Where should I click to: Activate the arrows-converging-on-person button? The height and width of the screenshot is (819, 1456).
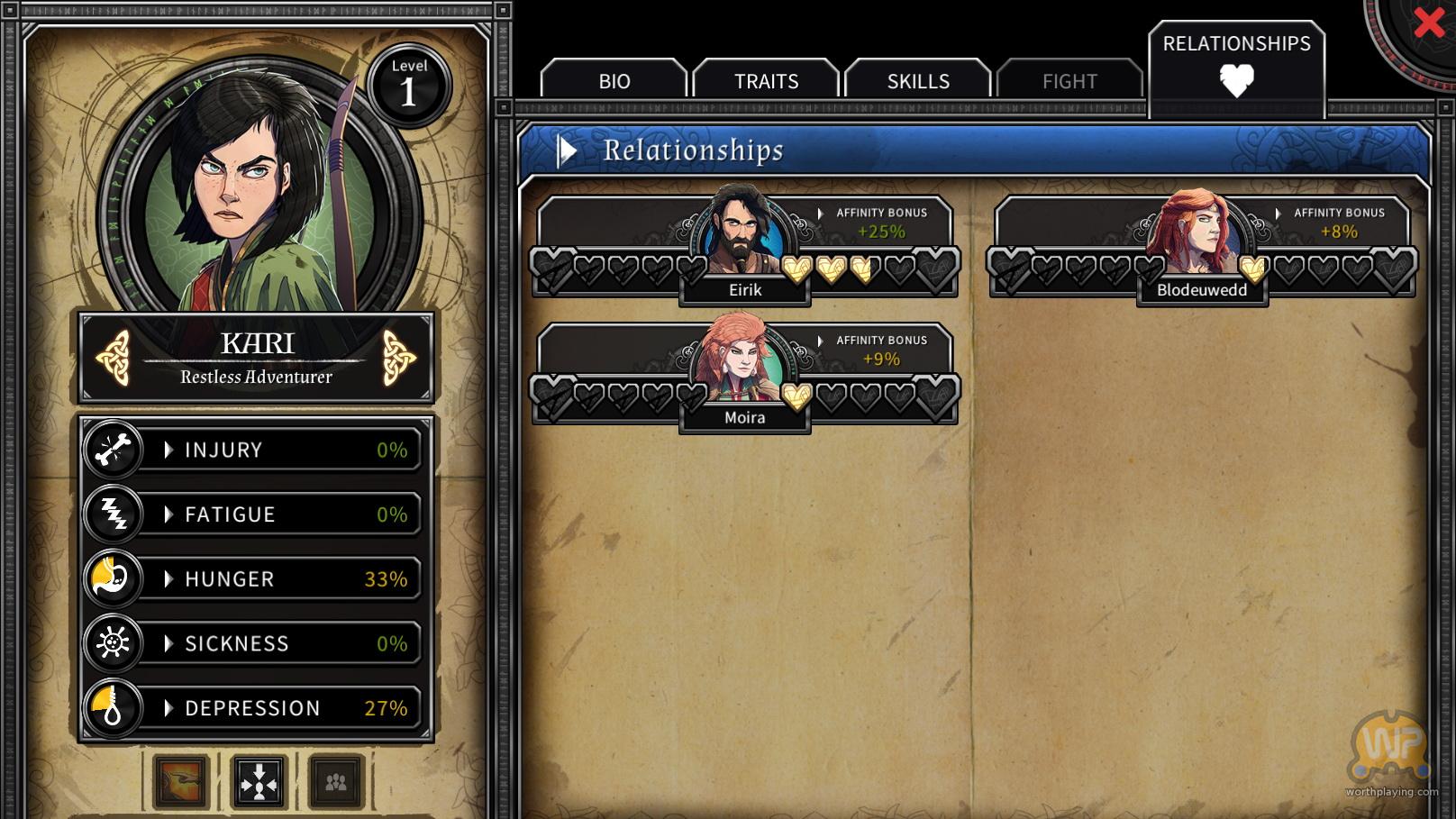click(259, 781)
